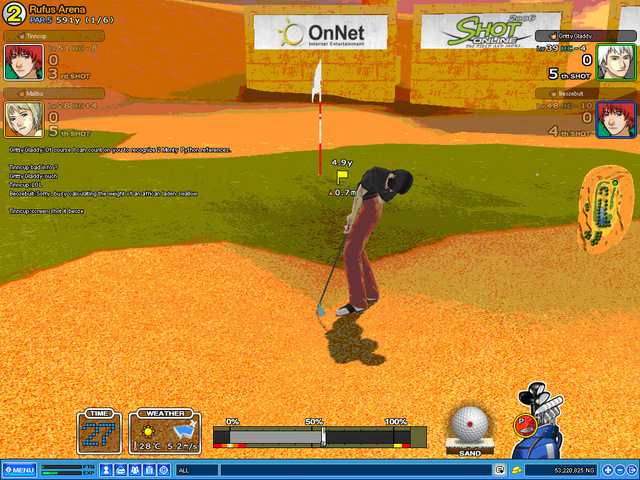The image size is (640, 480).
Task: Select the red club type badge
Action: pos(521,424)
